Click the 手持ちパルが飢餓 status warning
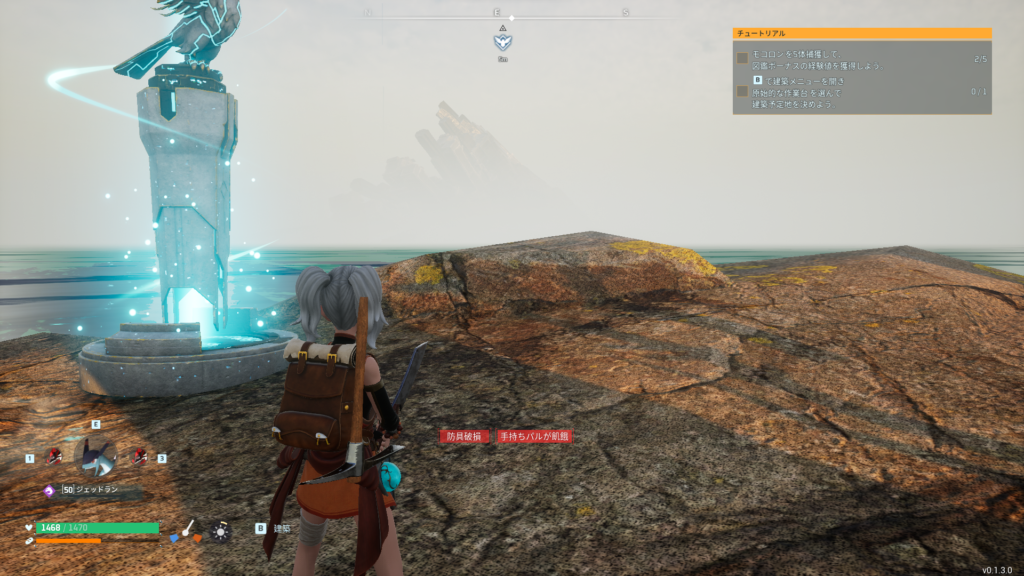This screenshot has height=576, width=1024. point(534,436)
